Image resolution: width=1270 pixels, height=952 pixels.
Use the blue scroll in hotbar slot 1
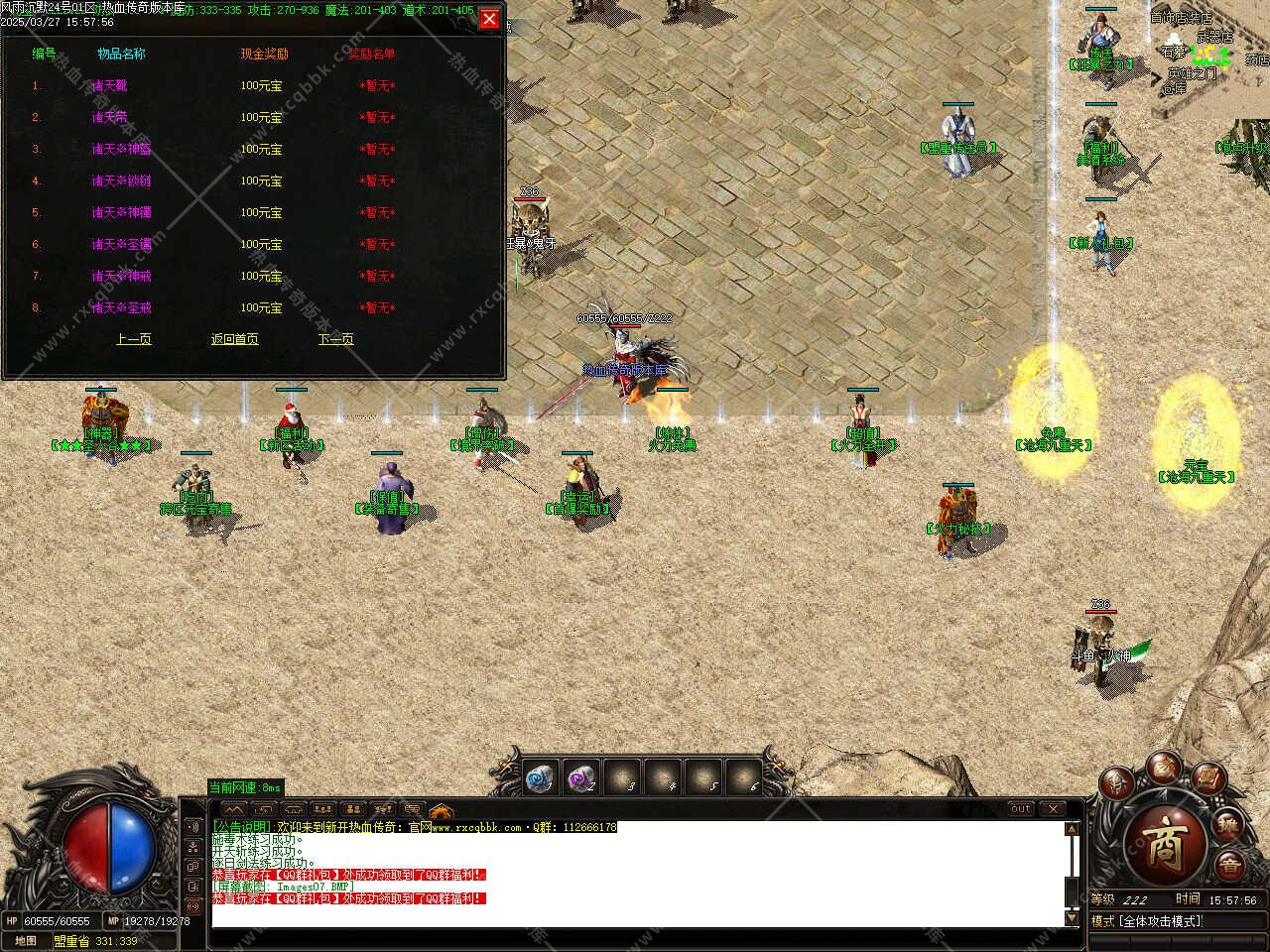coord(541,779)
